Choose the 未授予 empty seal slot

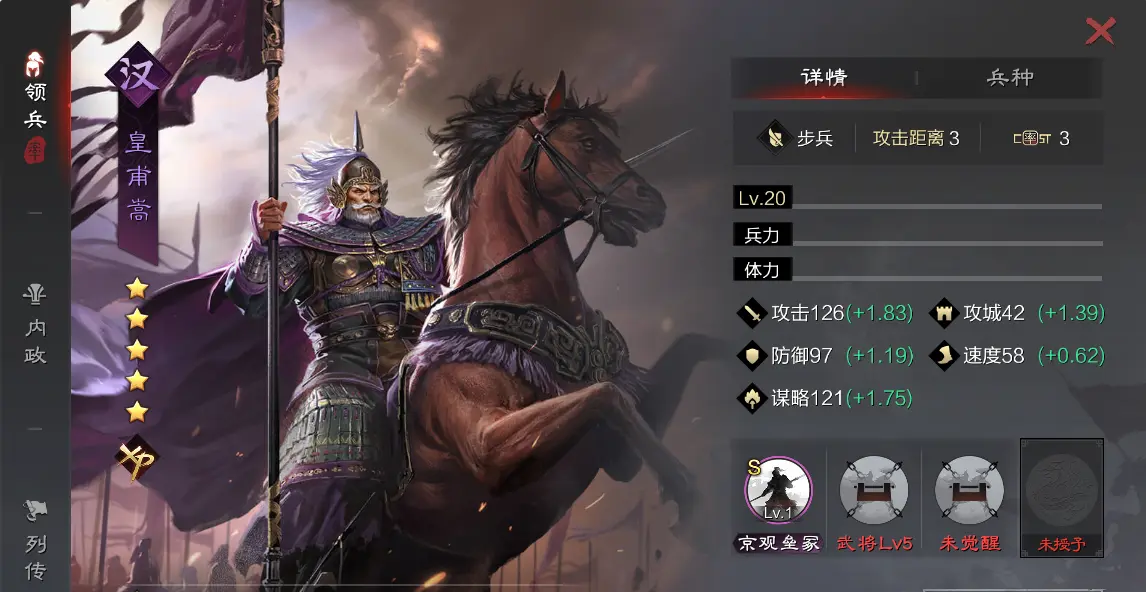[x=1062, y=491]
